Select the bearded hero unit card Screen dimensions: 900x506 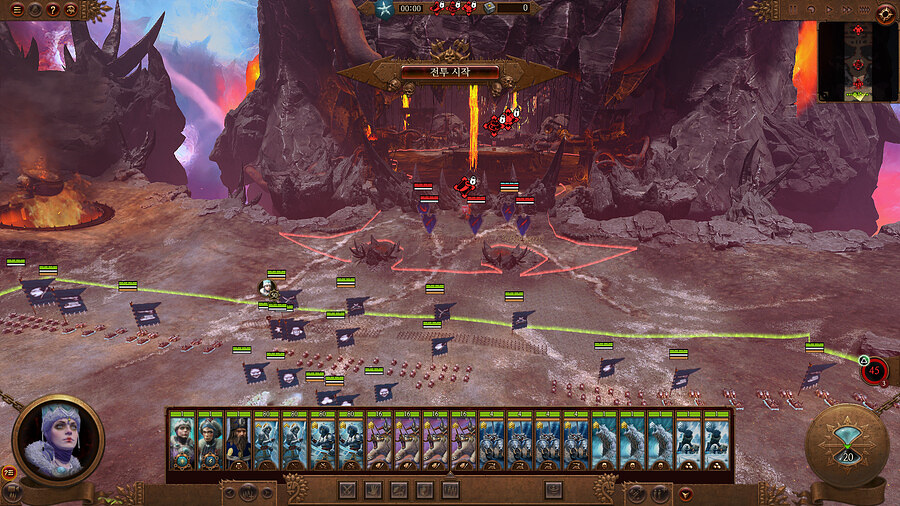tap(237, 440)
